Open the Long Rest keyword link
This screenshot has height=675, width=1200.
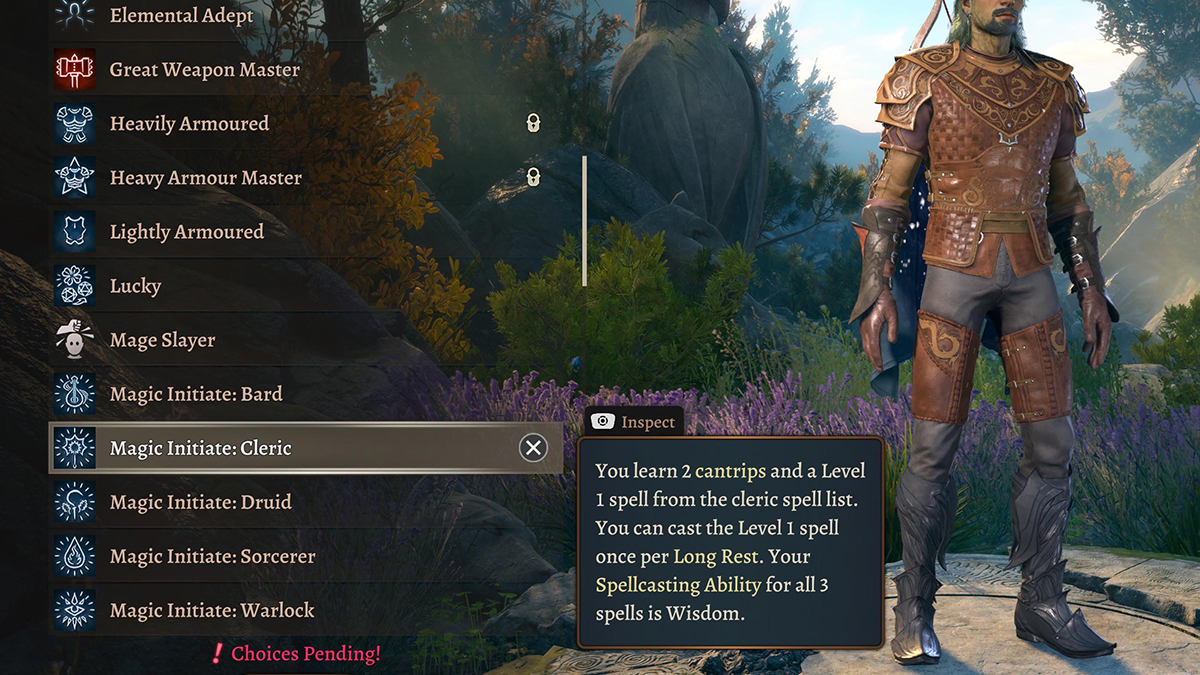713,556
